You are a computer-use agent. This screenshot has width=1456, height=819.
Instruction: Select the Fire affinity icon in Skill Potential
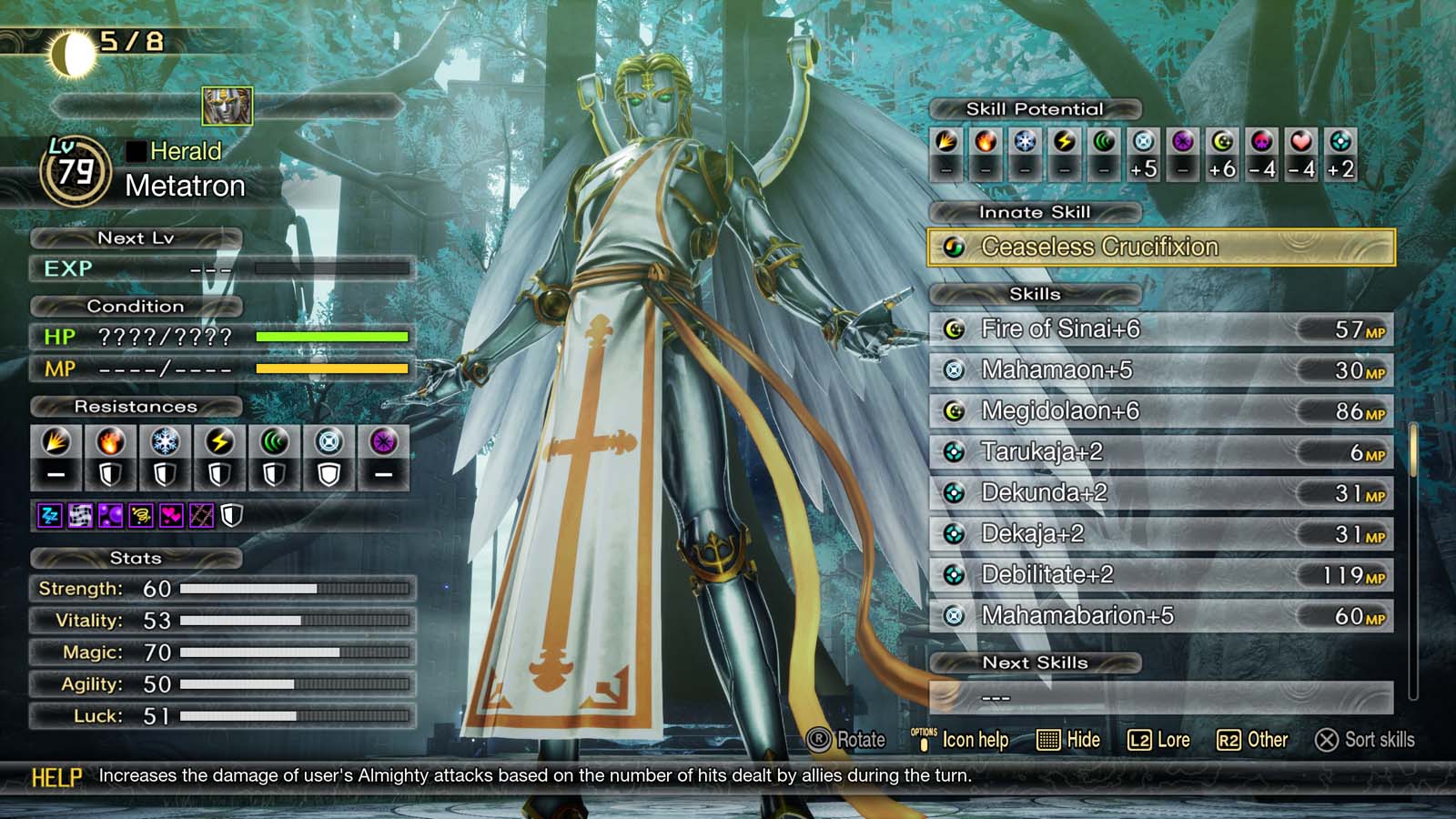(x=986, y=141)
